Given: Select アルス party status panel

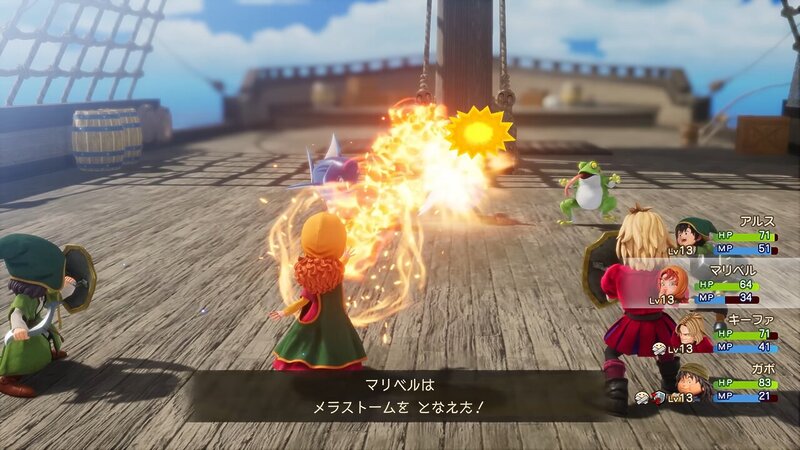Looking at the screenshot, I should pos(726,236).
